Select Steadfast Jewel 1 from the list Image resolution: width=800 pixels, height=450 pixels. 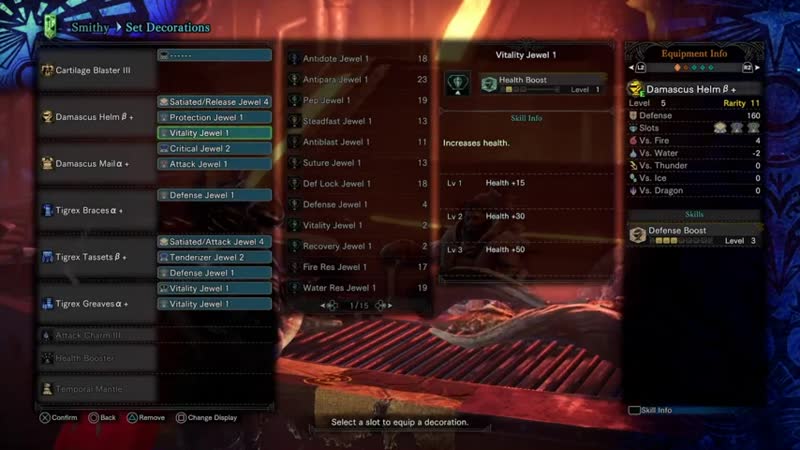coord(359,122)
